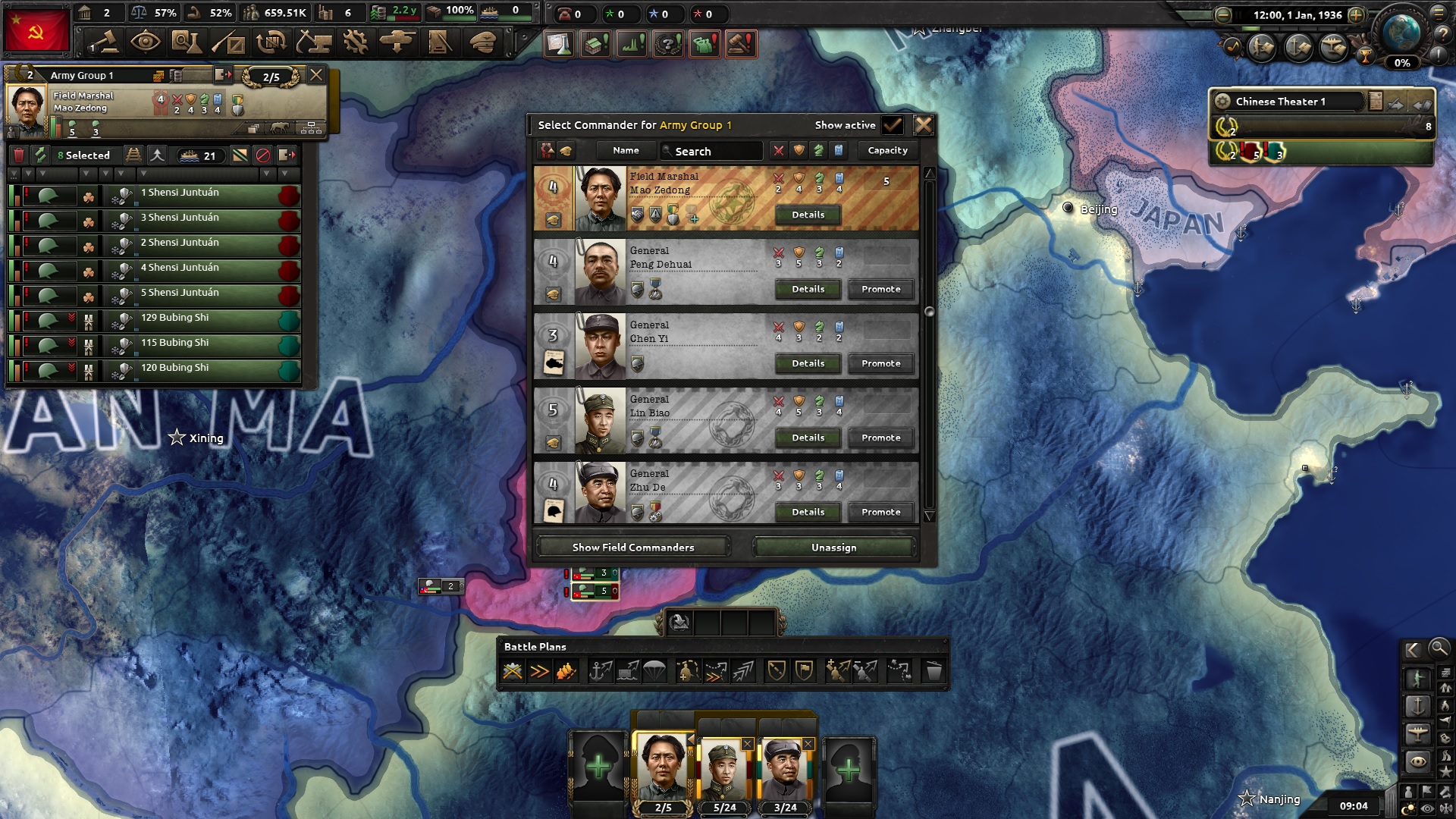Screen dimensions: 1456x819
Task: Collapse the Chinese Theater 1 panel
Action: 1422,106
